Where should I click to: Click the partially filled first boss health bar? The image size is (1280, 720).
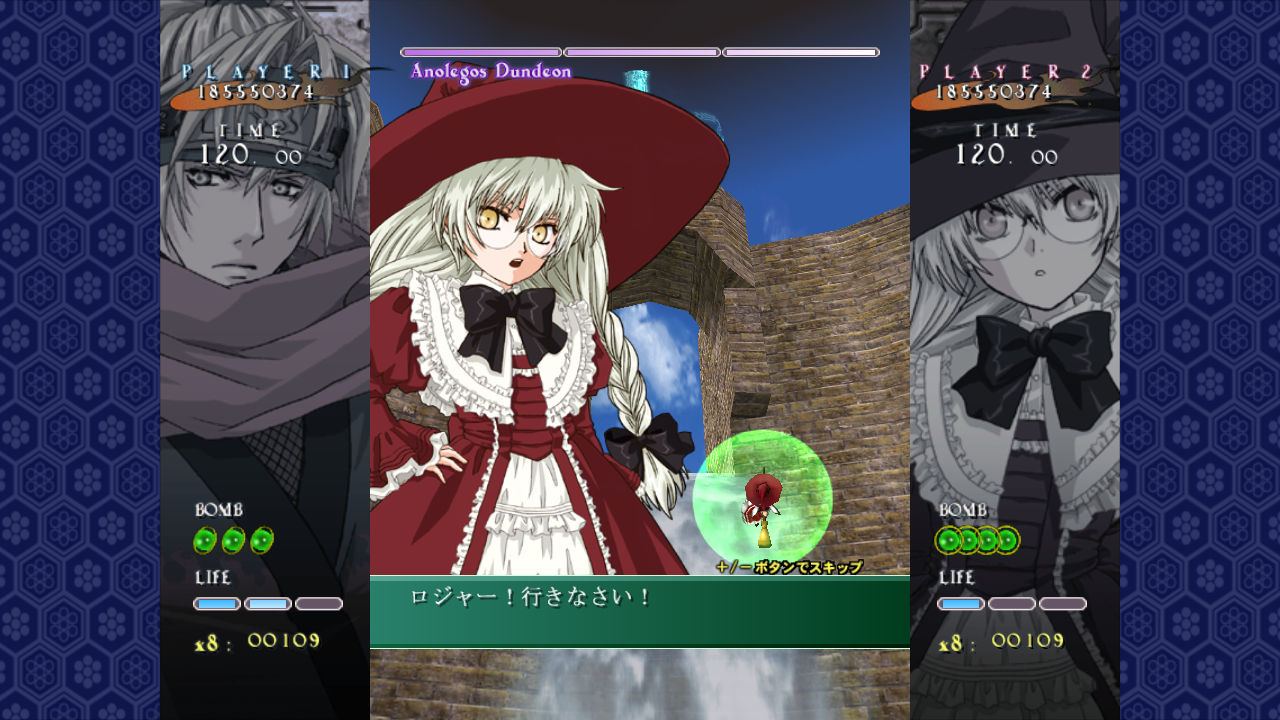coord(480,50)
